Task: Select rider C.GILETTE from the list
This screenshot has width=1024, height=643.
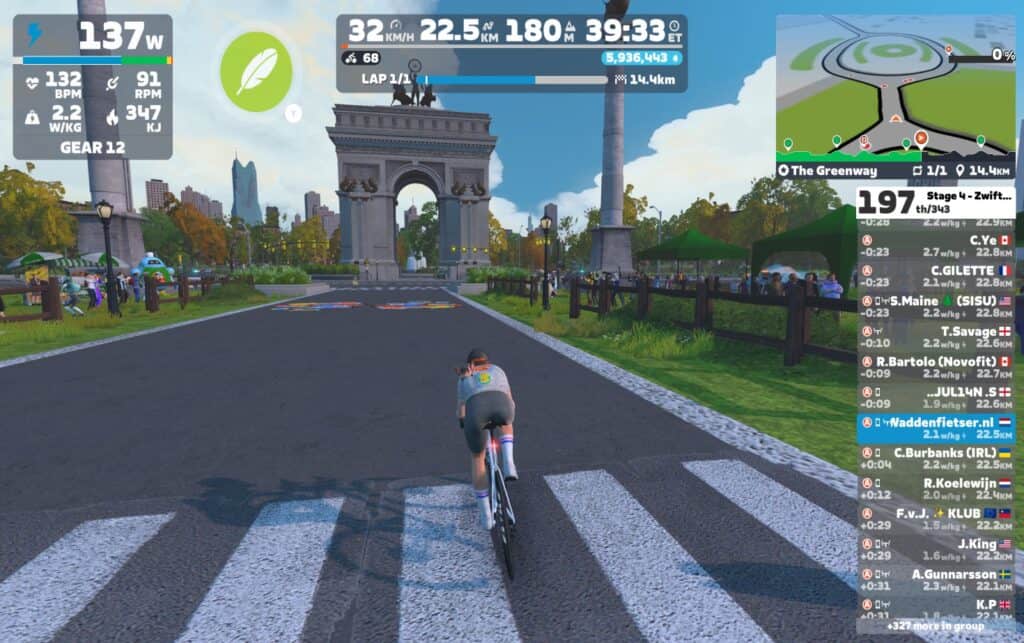Action: [x=936, y=276]
